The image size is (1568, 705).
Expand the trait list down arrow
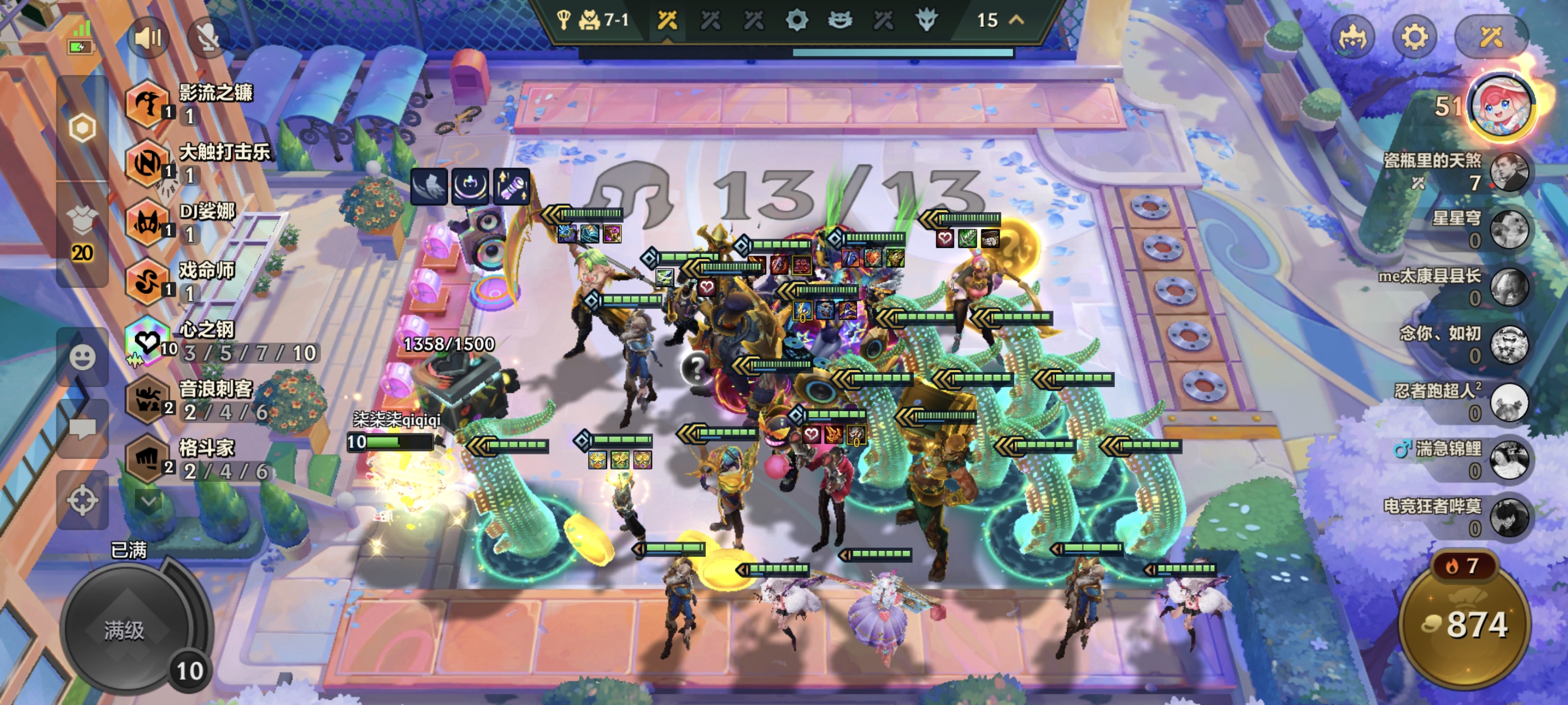(148, 501)
